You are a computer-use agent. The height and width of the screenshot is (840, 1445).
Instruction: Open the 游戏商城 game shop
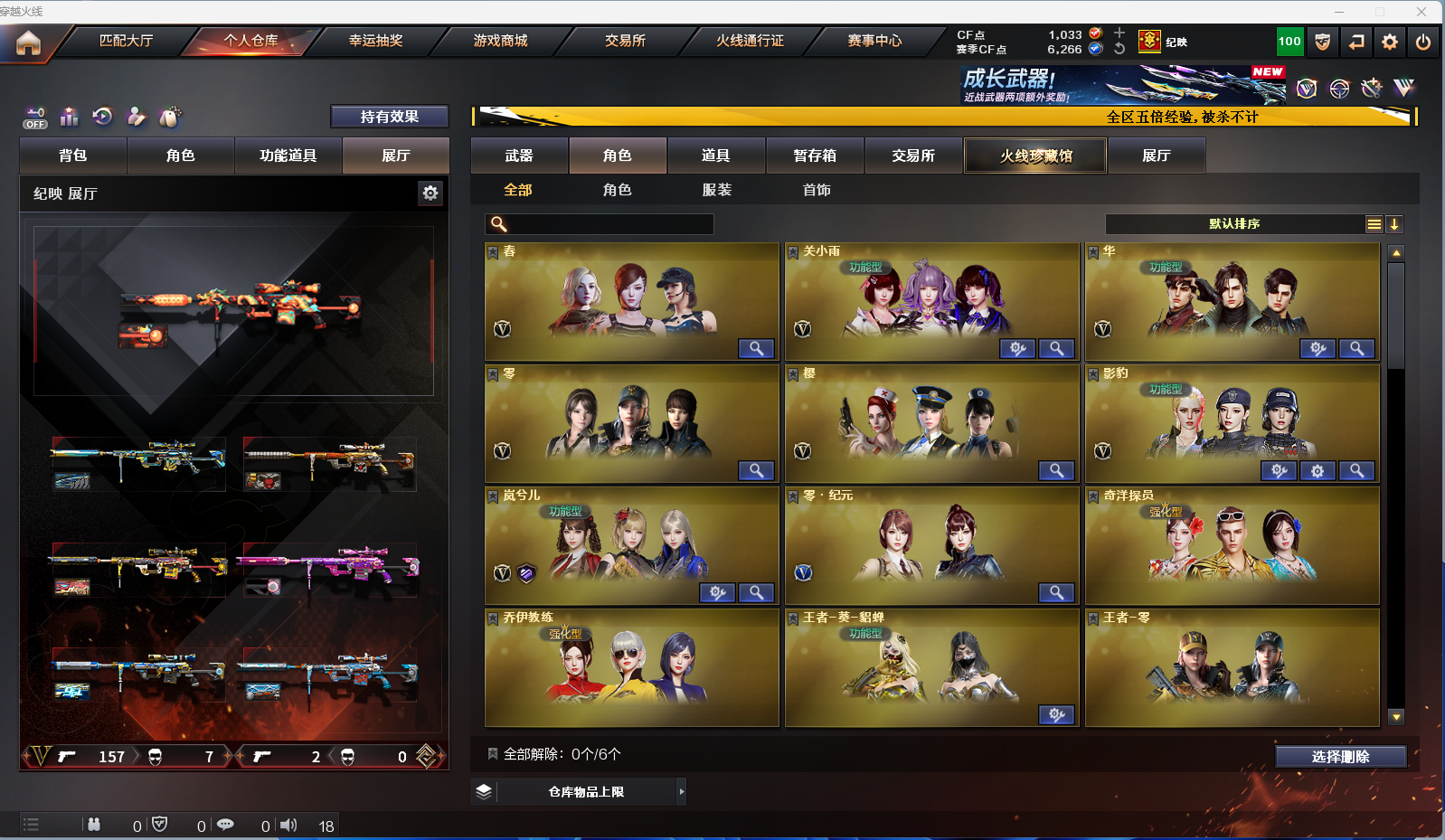[x=500, y=41]
